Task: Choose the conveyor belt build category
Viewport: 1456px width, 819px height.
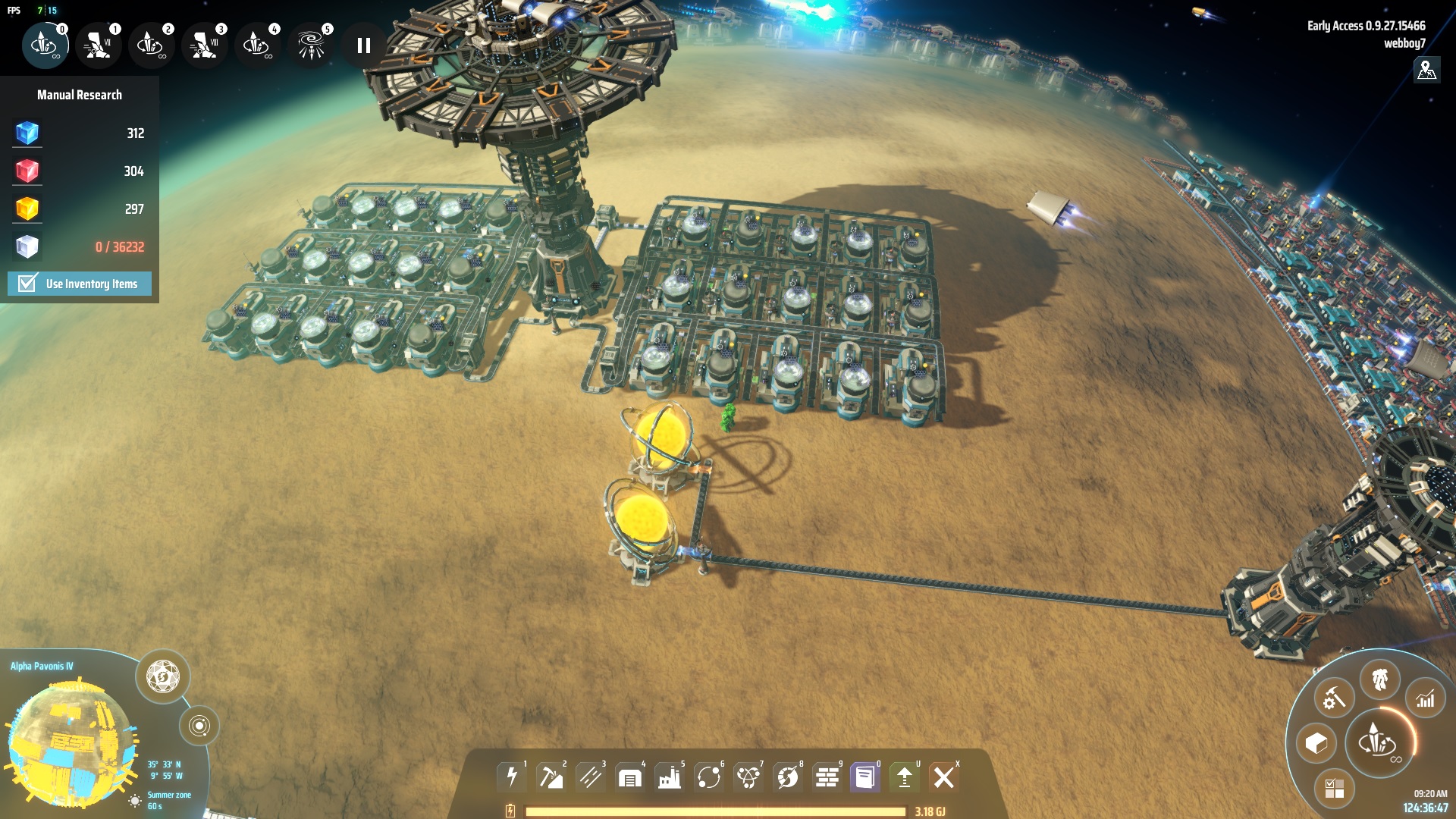Action: click(591, 777)
